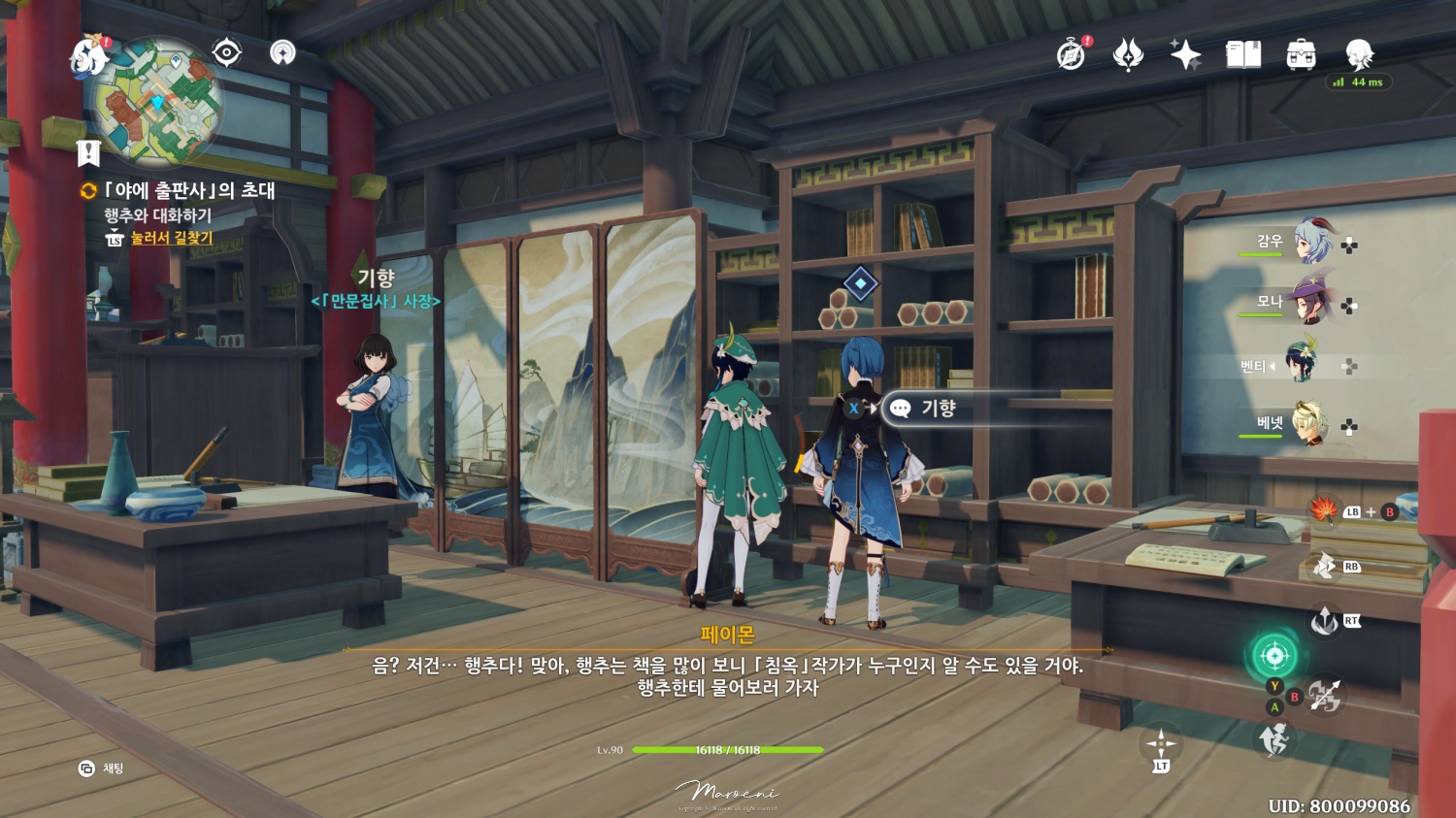1456x818 pixels.
Task: Click the RT elemental skill icon
Action: click(1326, 621)
